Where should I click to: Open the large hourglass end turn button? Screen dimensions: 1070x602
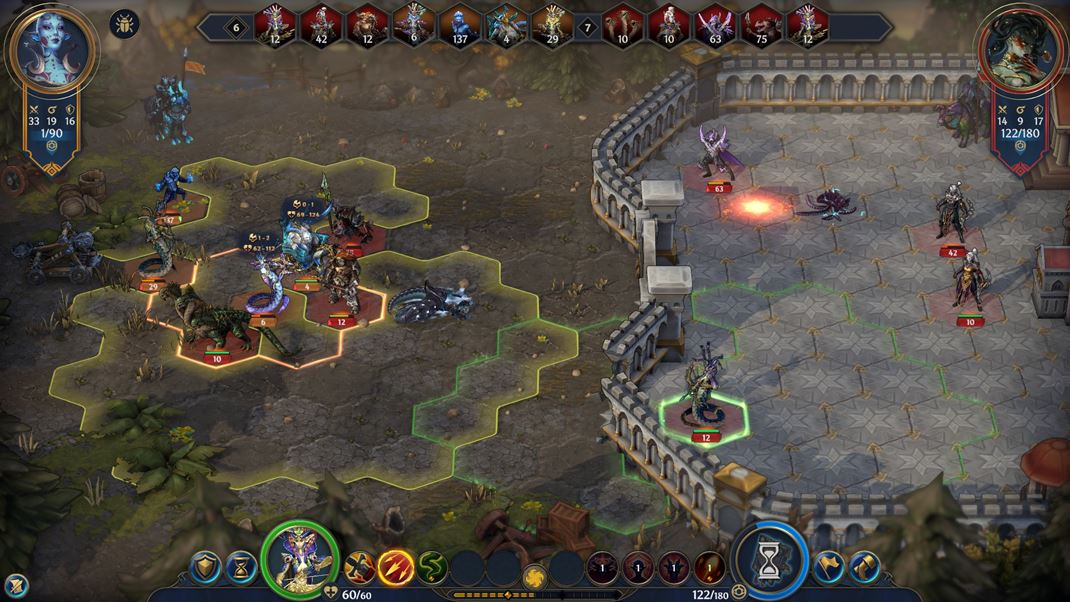click(x=768, y=562)
